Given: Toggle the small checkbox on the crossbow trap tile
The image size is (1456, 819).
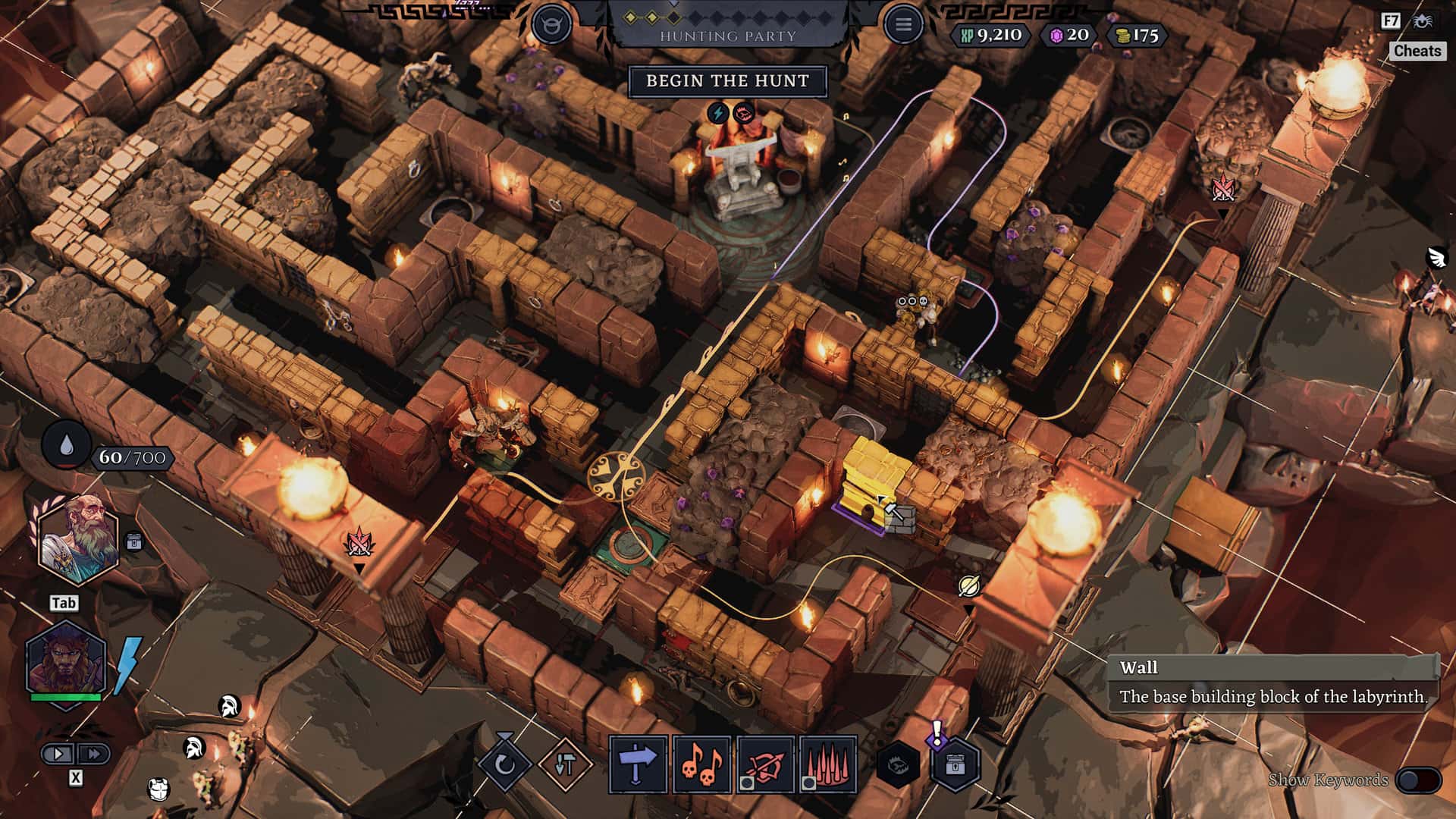Looking at the screenshot, I should click(746, 782).
